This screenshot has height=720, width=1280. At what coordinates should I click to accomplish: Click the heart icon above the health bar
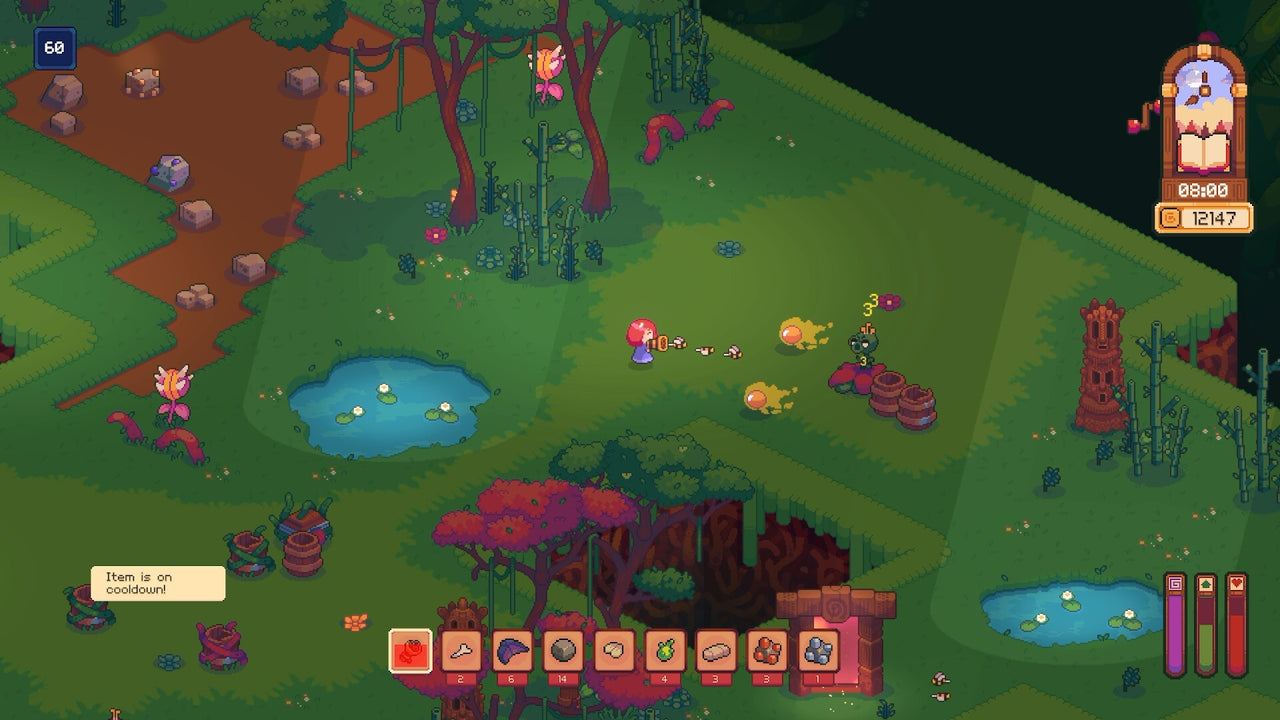coord(1237,584)
